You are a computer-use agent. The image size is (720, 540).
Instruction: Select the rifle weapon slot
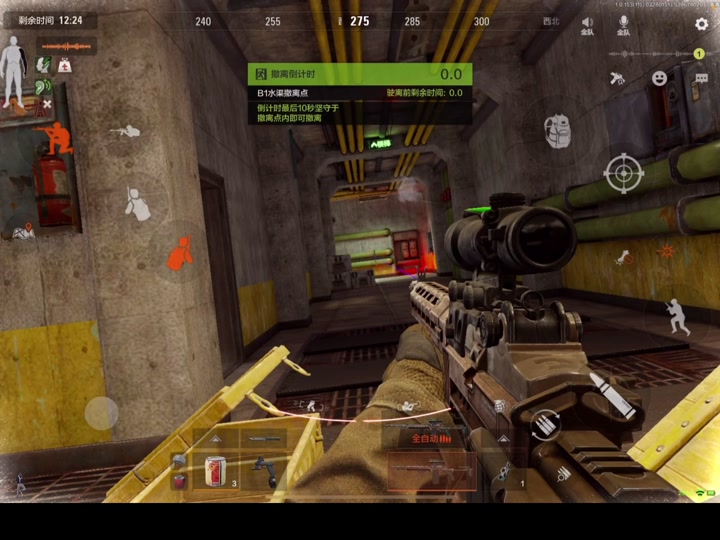(x=432, y=469)
